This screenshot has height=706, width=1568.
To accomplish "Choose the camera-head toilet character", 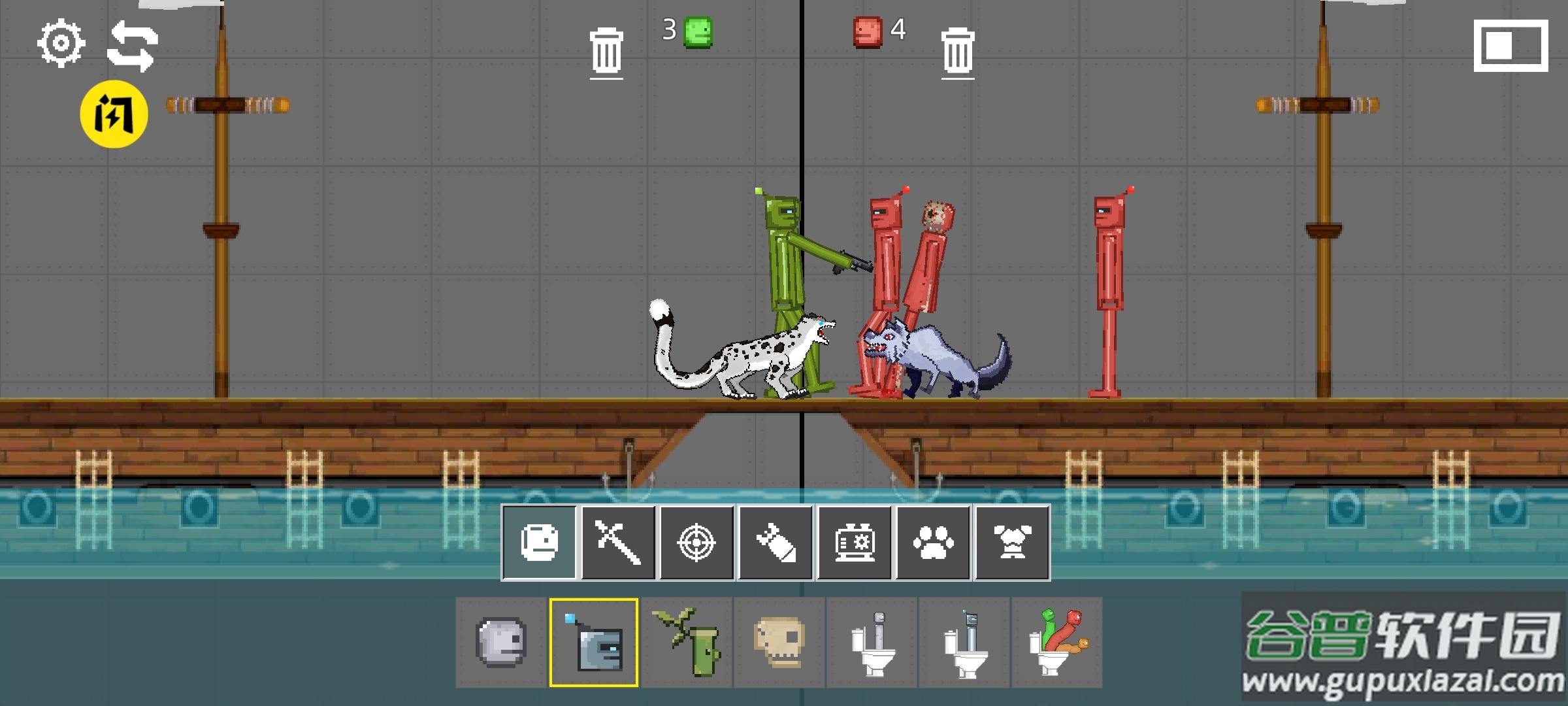I will (964, 642).
